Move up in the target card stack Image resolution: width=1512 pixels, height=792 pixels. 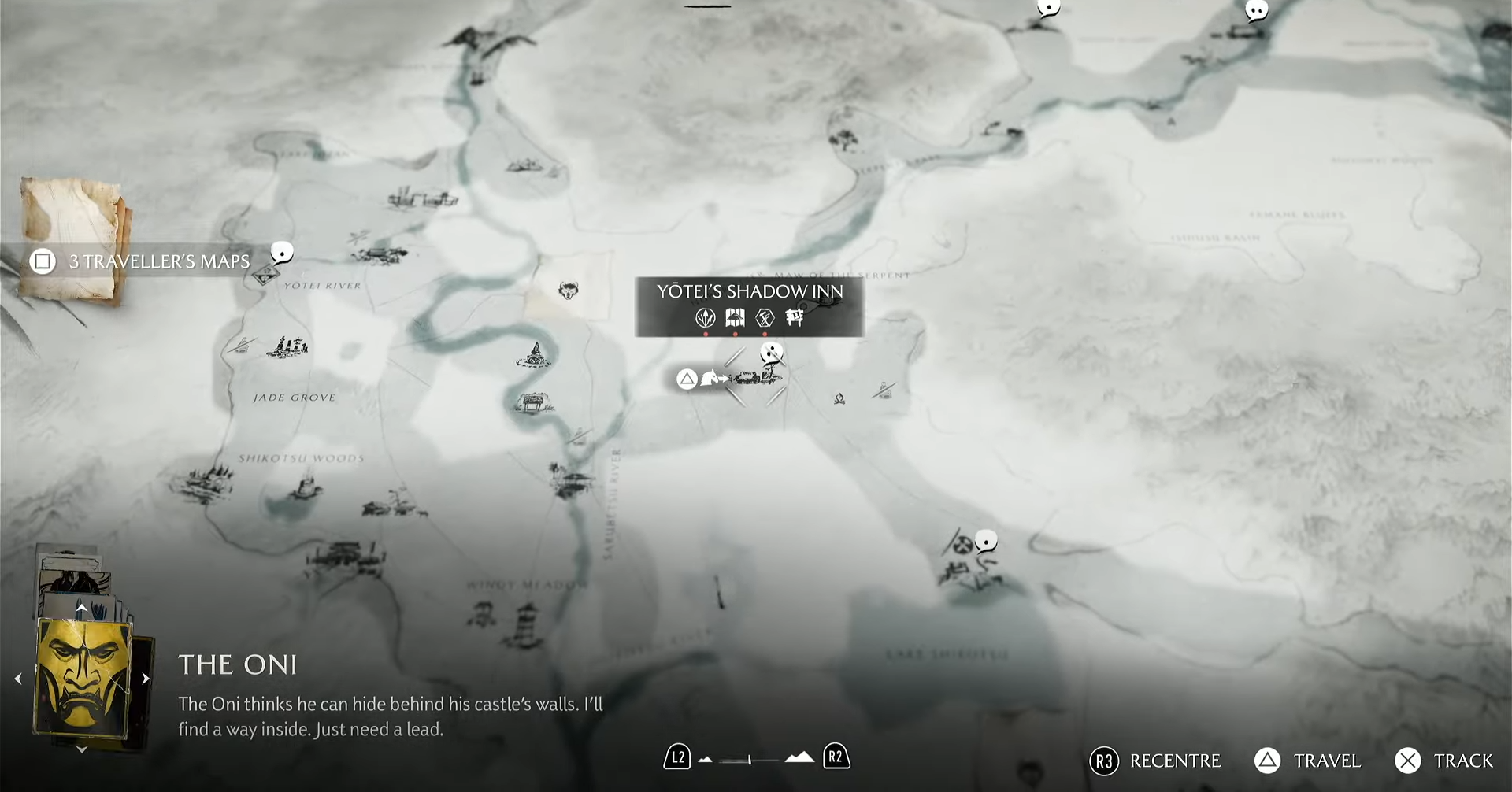pyautogui.click(x=81, y=608)
